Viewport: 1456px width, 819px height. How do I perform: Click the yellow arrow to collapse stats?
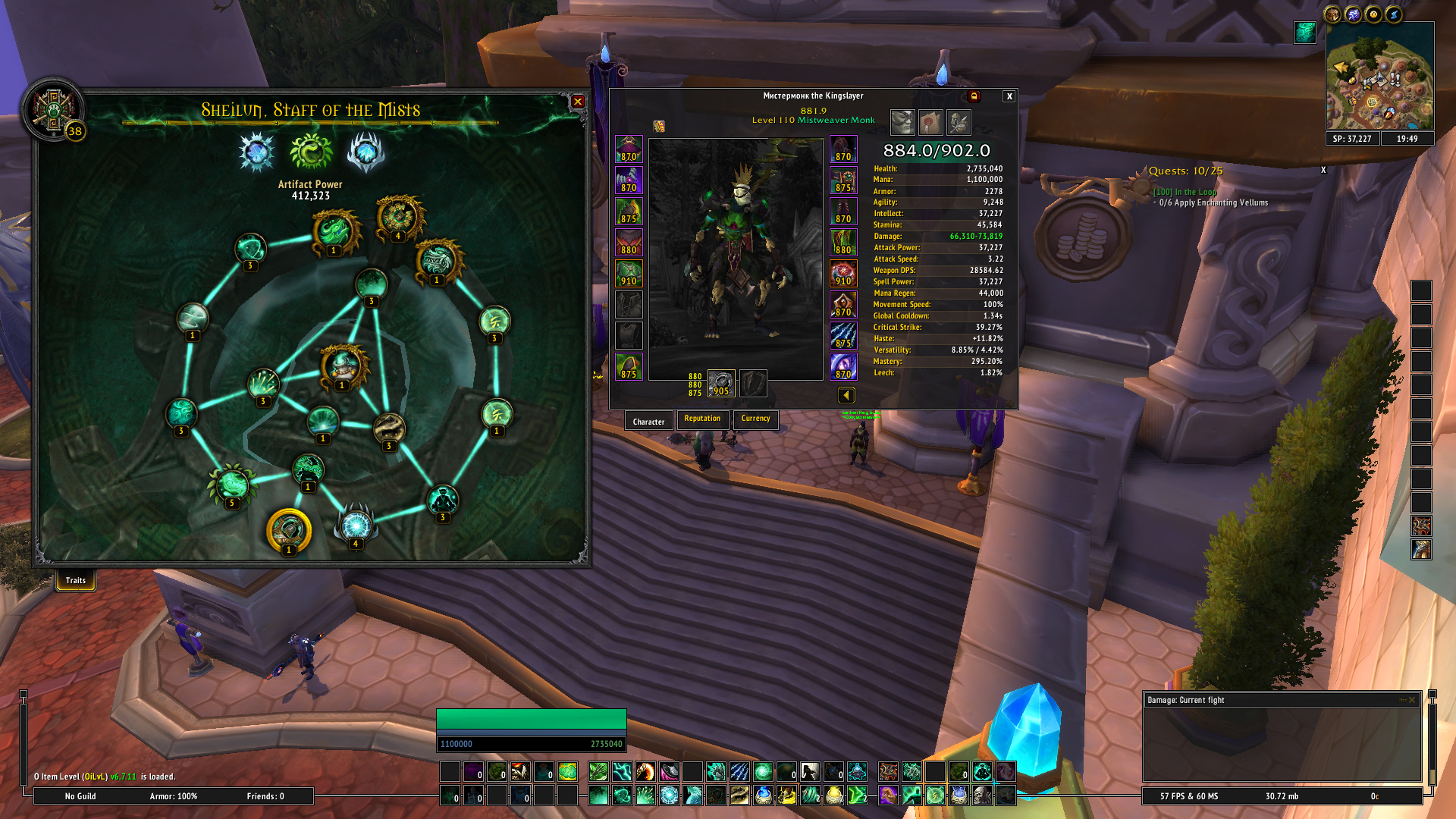[x=846, y=395]
